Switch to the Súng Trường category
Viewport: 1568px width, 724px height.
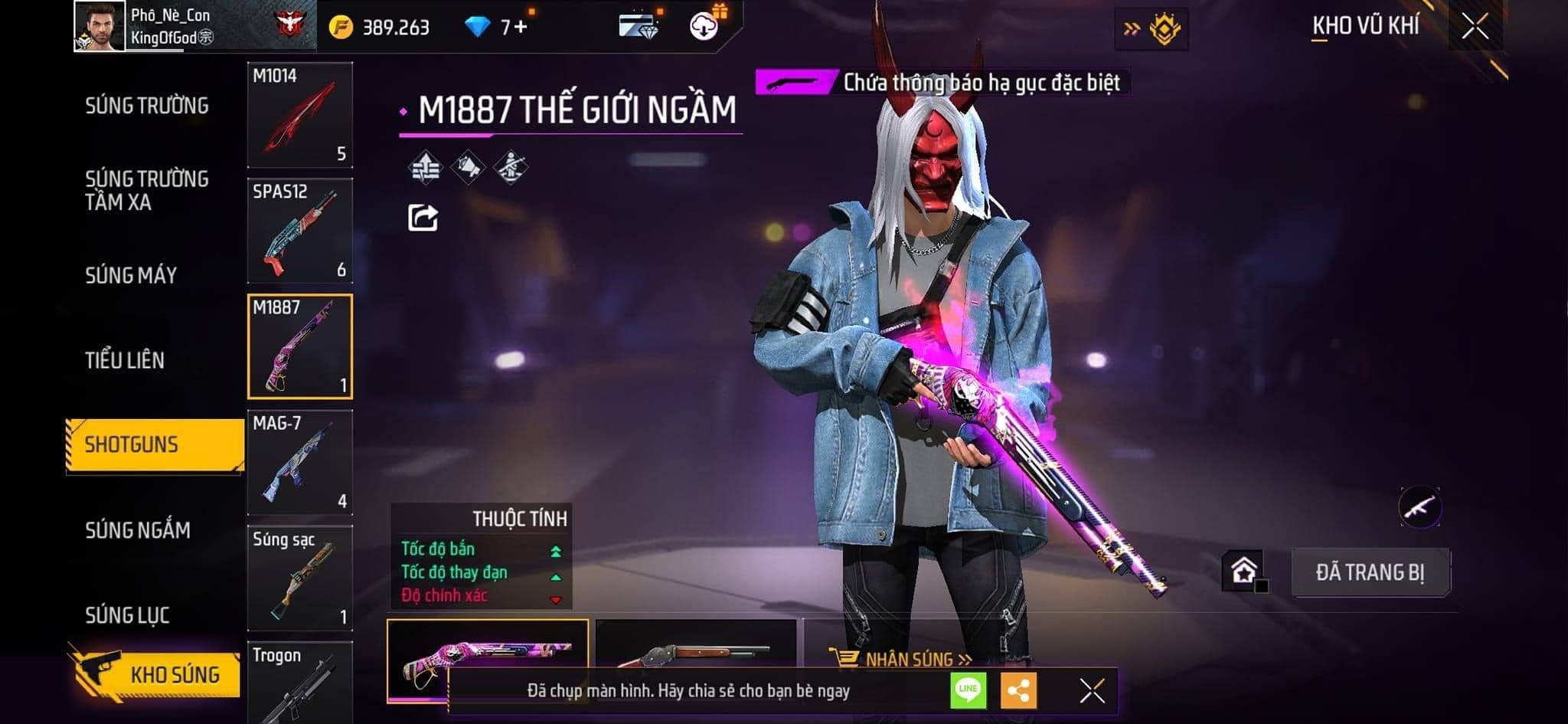pos(146,106)
